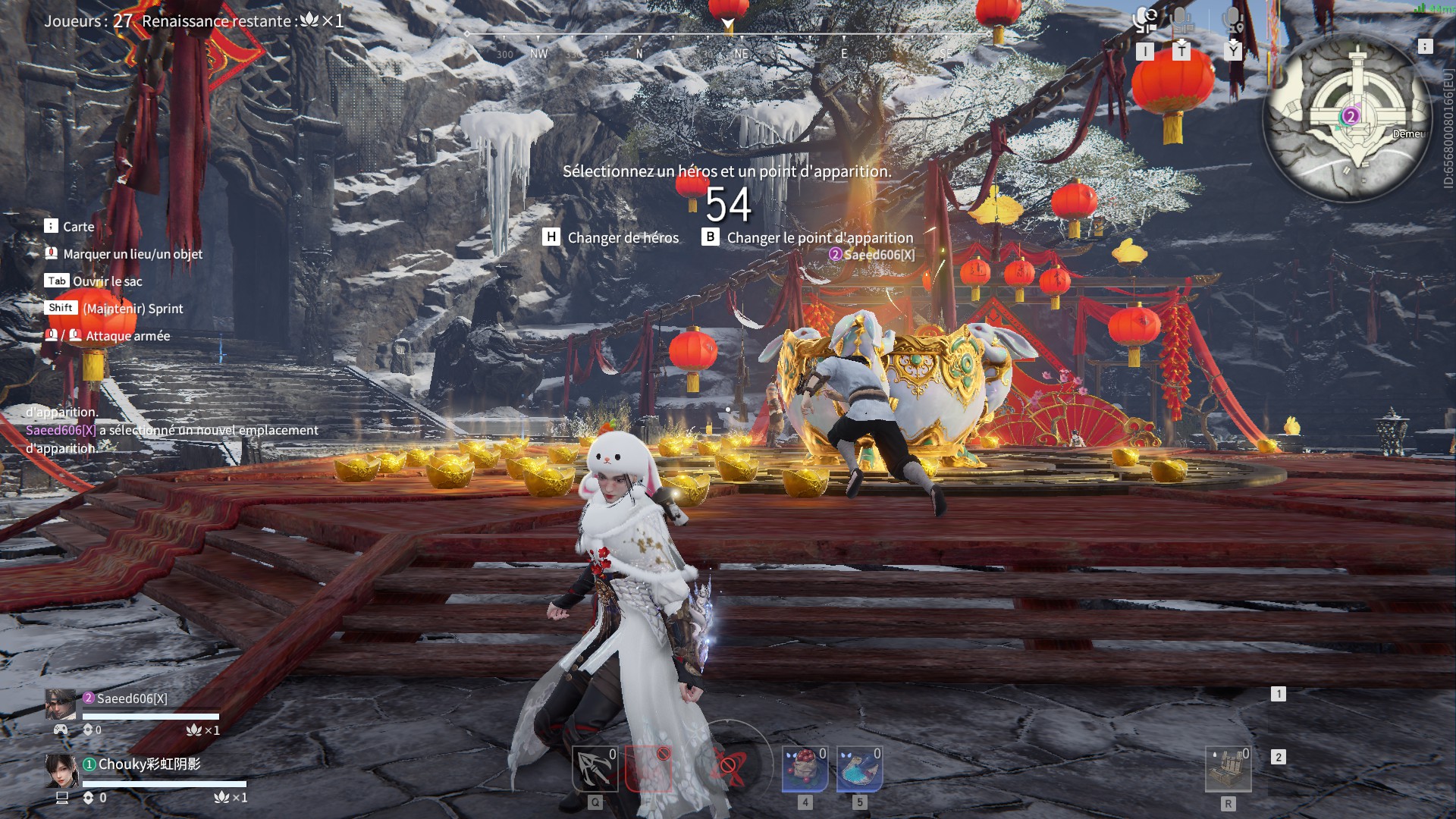Expand the arrow above the T voice icon
This screenshot has width=1456, height=819.
pos(1182,42)
